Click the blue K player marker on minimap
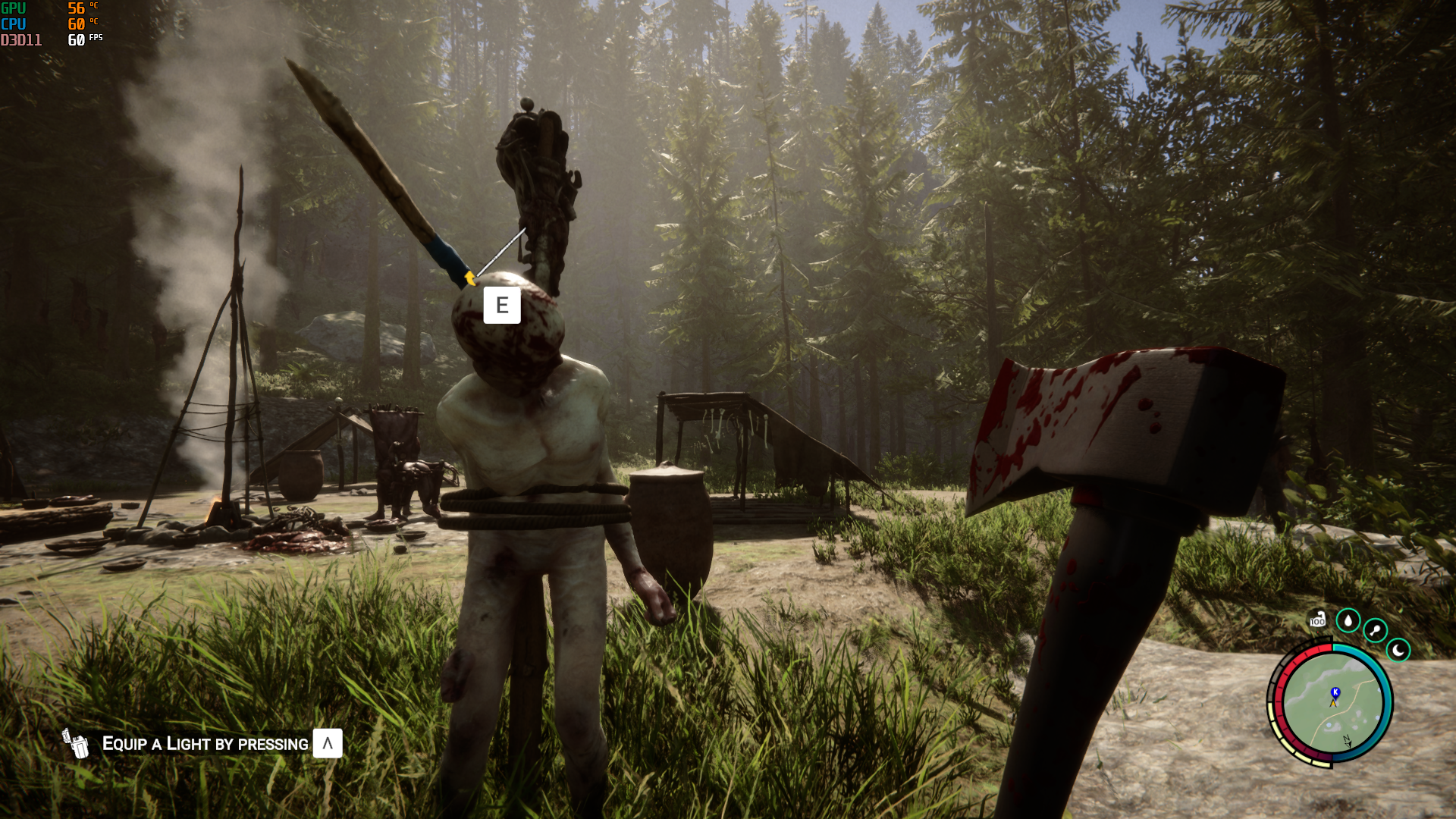This screenshot has width=1456, height=819. [1335, 692]
